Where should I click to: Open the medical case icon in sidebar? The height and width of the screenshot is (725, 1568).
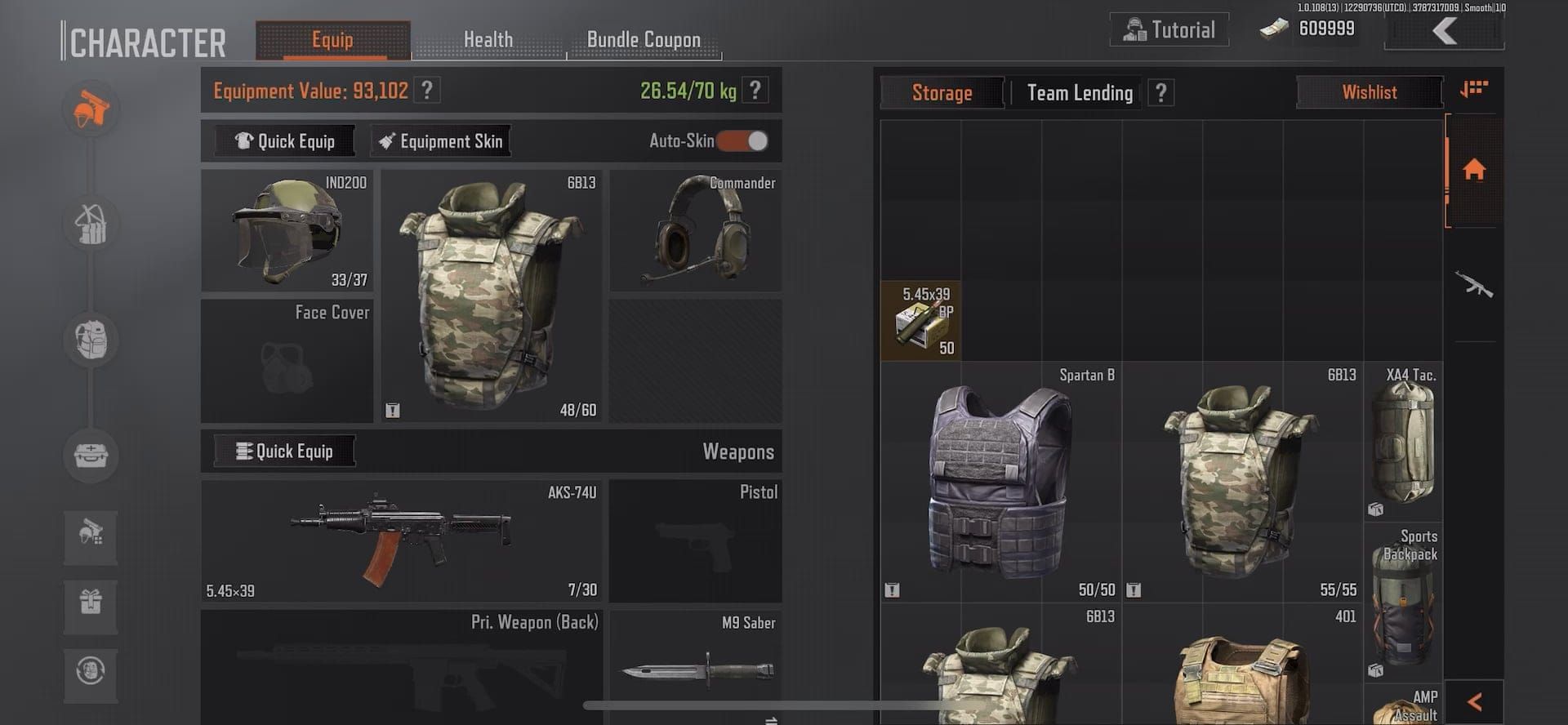point(91,456)
